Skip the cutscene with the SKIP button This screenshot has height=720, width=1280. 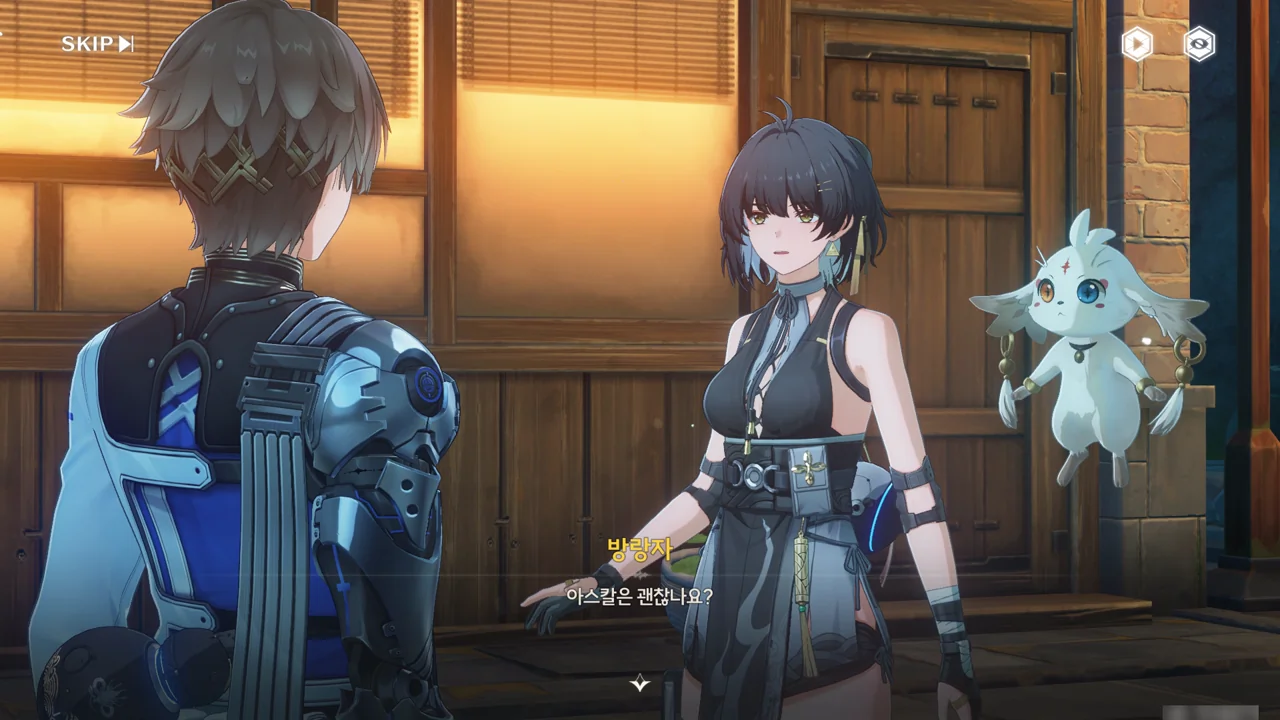(97, 44)
